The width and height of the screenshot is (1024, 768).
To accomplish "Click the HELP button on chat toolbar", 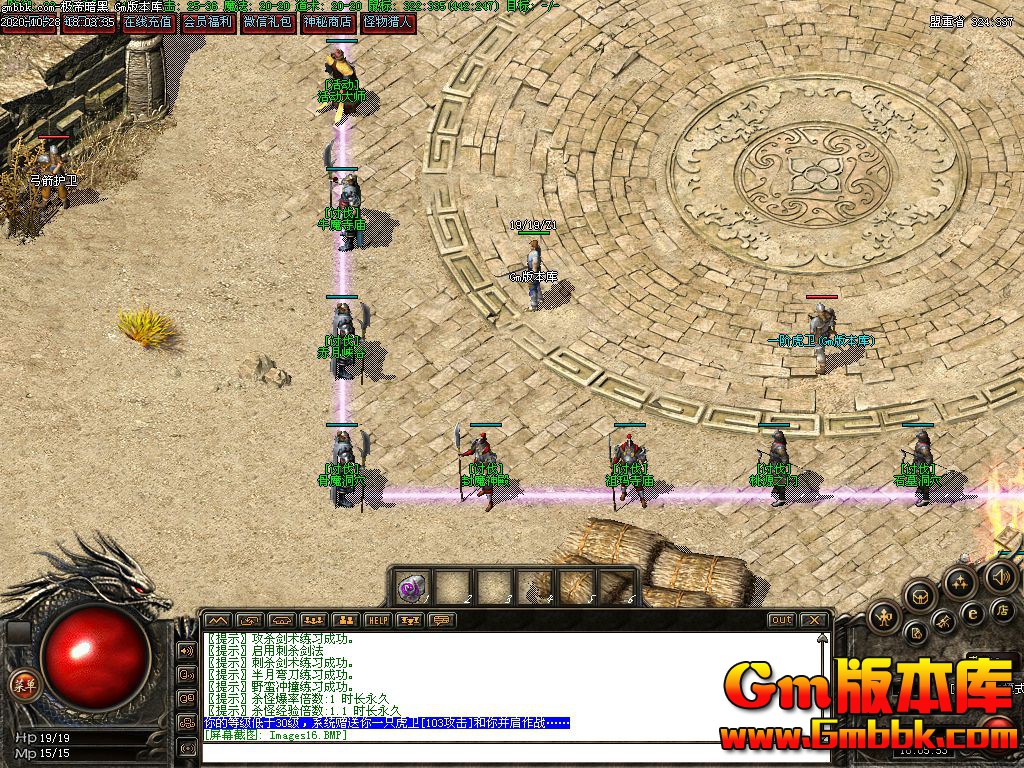I will click(377, 621).
